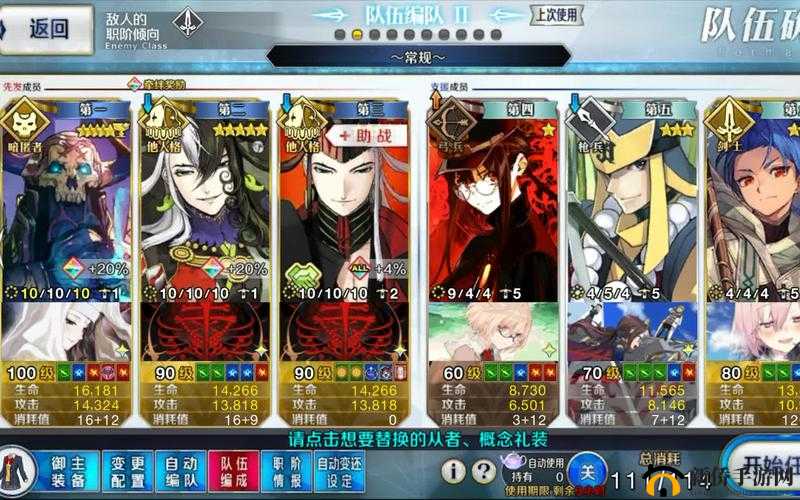Select the red 队伍编成 button
The height and width of the screenshot is (500, 800).
point(234,471)
